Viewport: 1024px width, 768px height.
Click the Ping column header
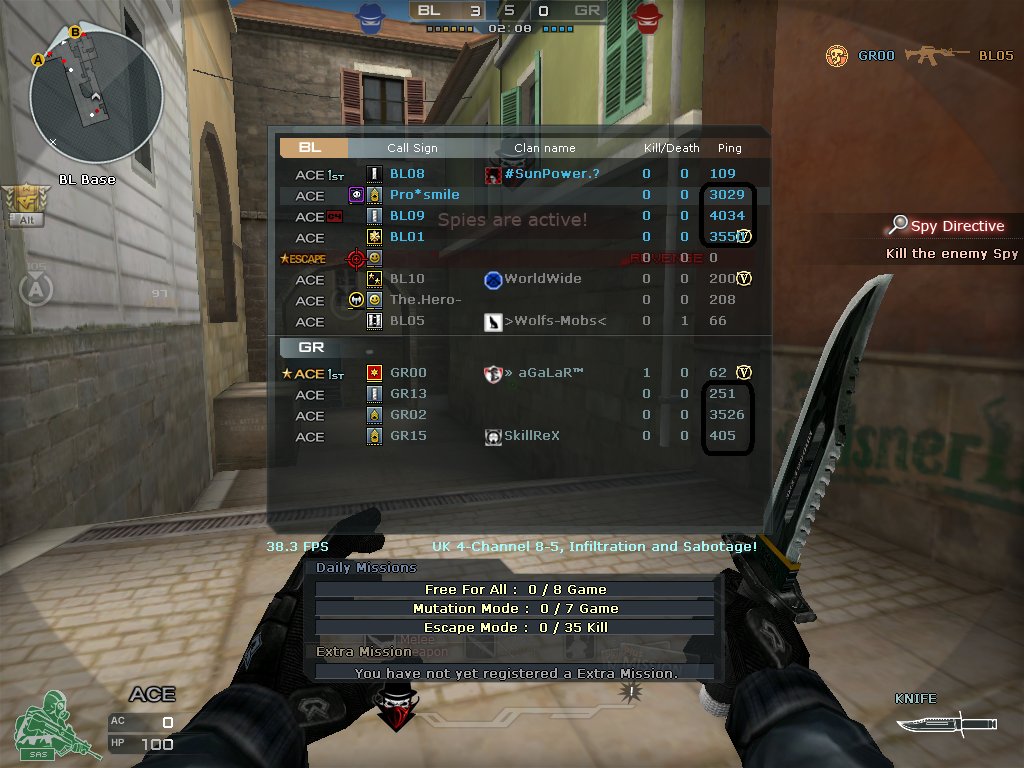click(729, 148)
